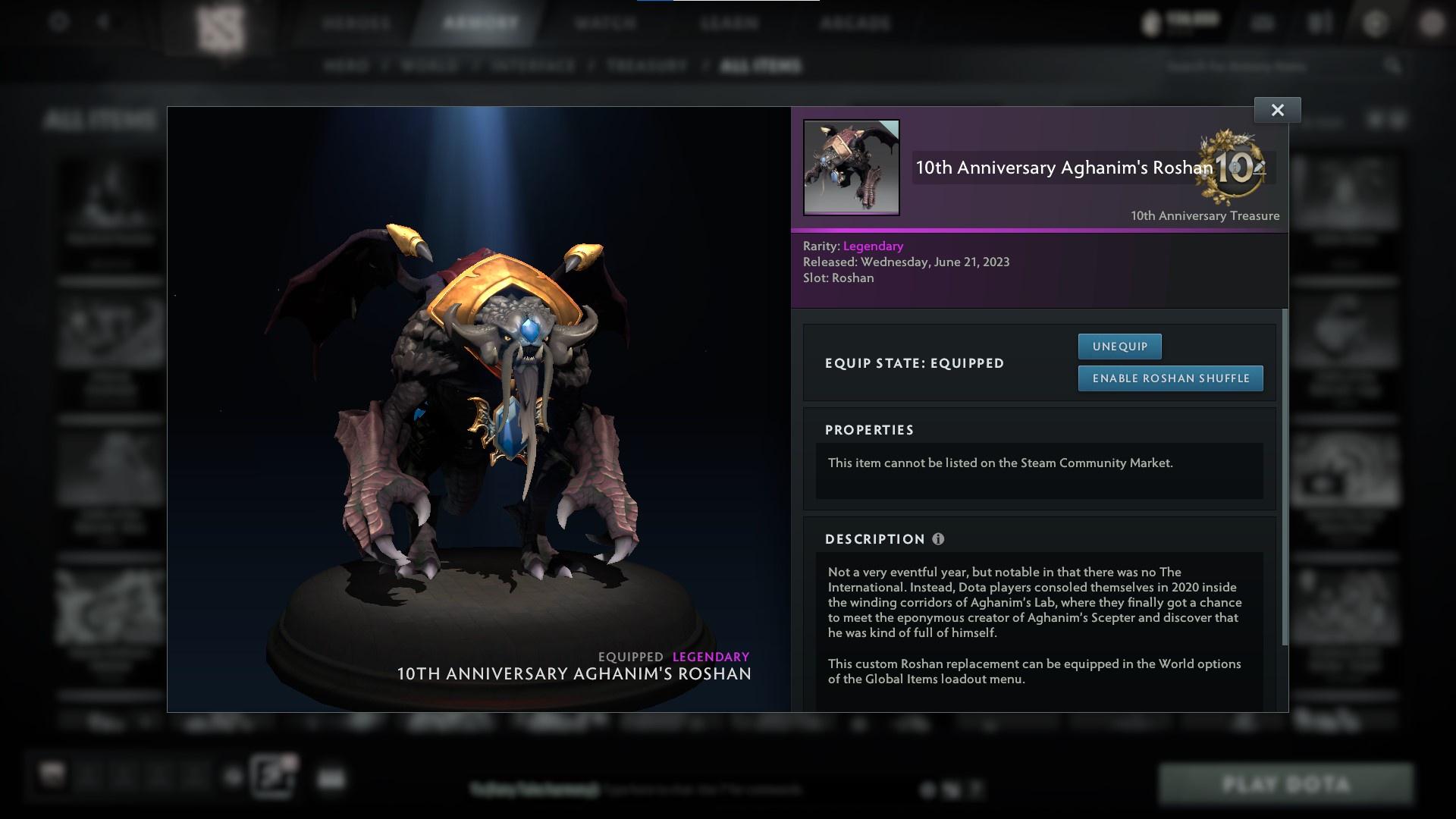Open your profile avatar in the top-right corner
The width and height of the screenshot is (1456, 819).
point(1432,20)
